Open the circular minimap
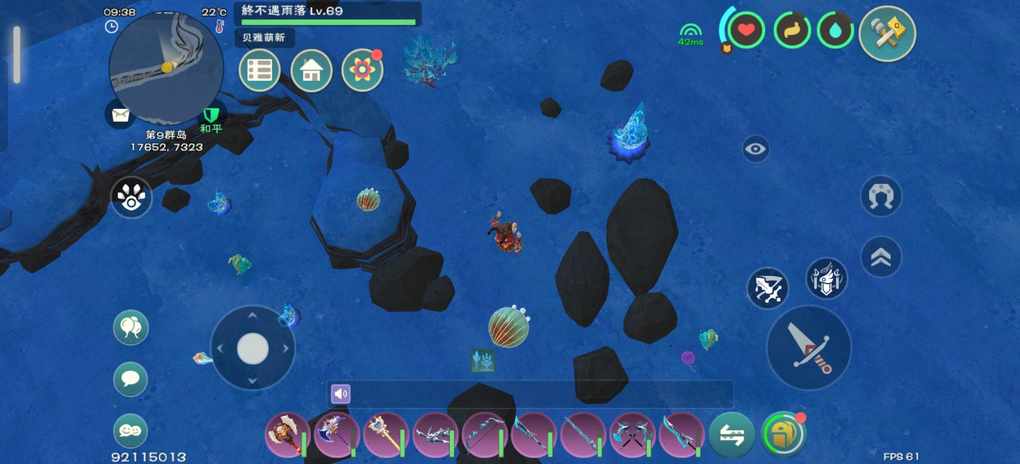The width and height of the screenshot is (1020, 464). [x=166, y=67]
